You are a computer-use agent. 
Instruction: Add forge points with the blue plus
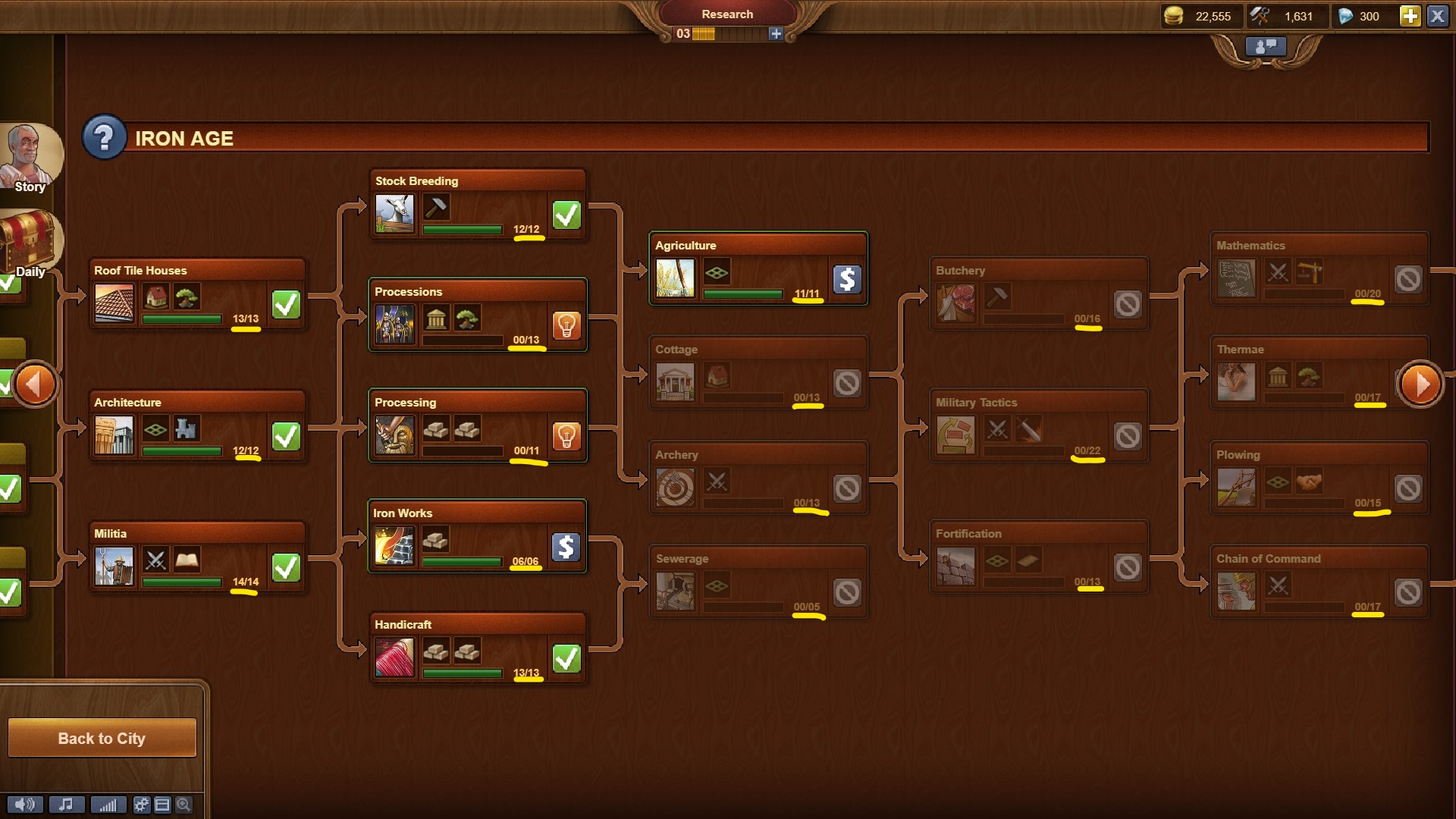point(775,33)
